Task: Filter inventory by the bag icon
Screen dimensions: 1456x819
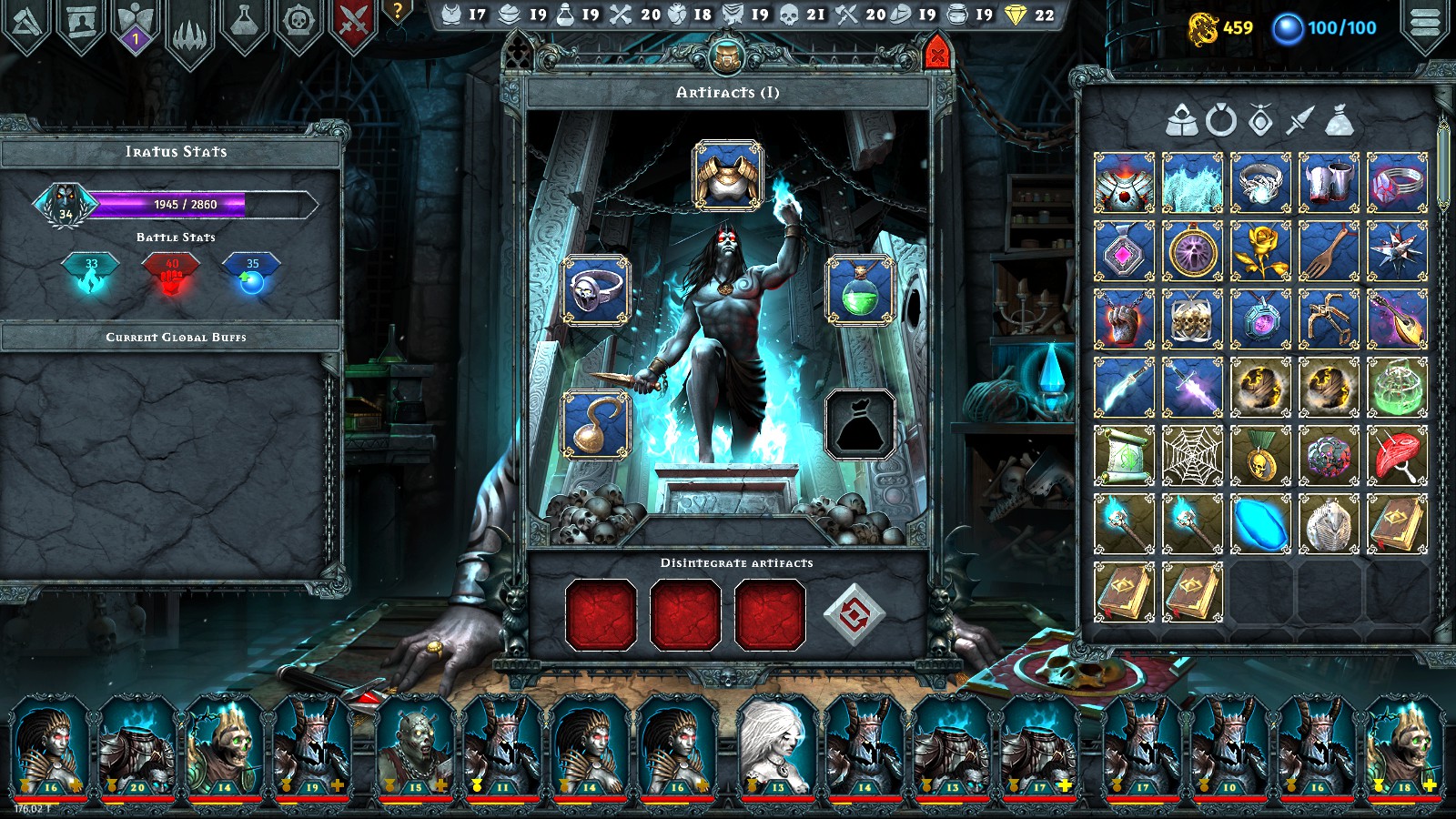Action: tap(1338, 120)
